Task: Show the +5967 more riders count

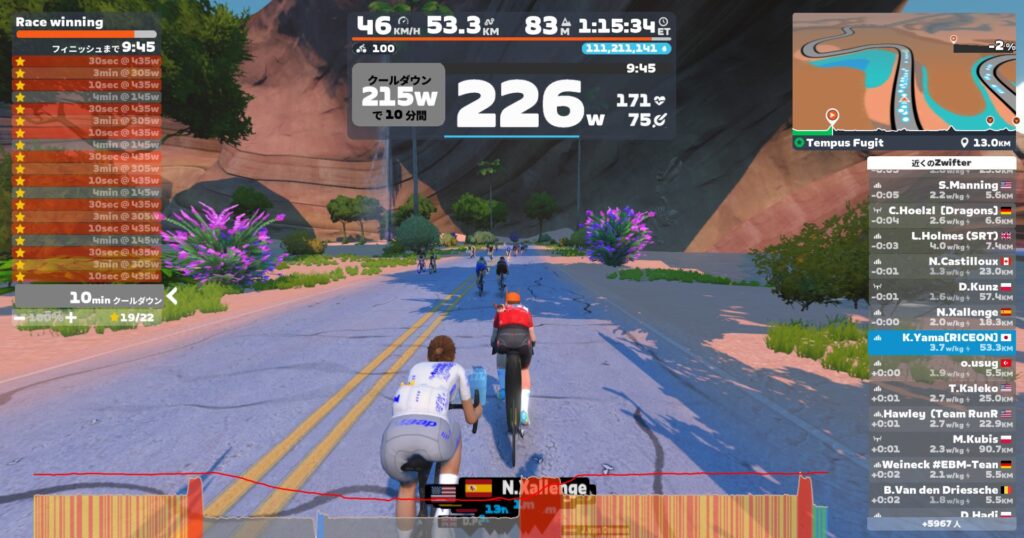Action: tap(941, 523)
